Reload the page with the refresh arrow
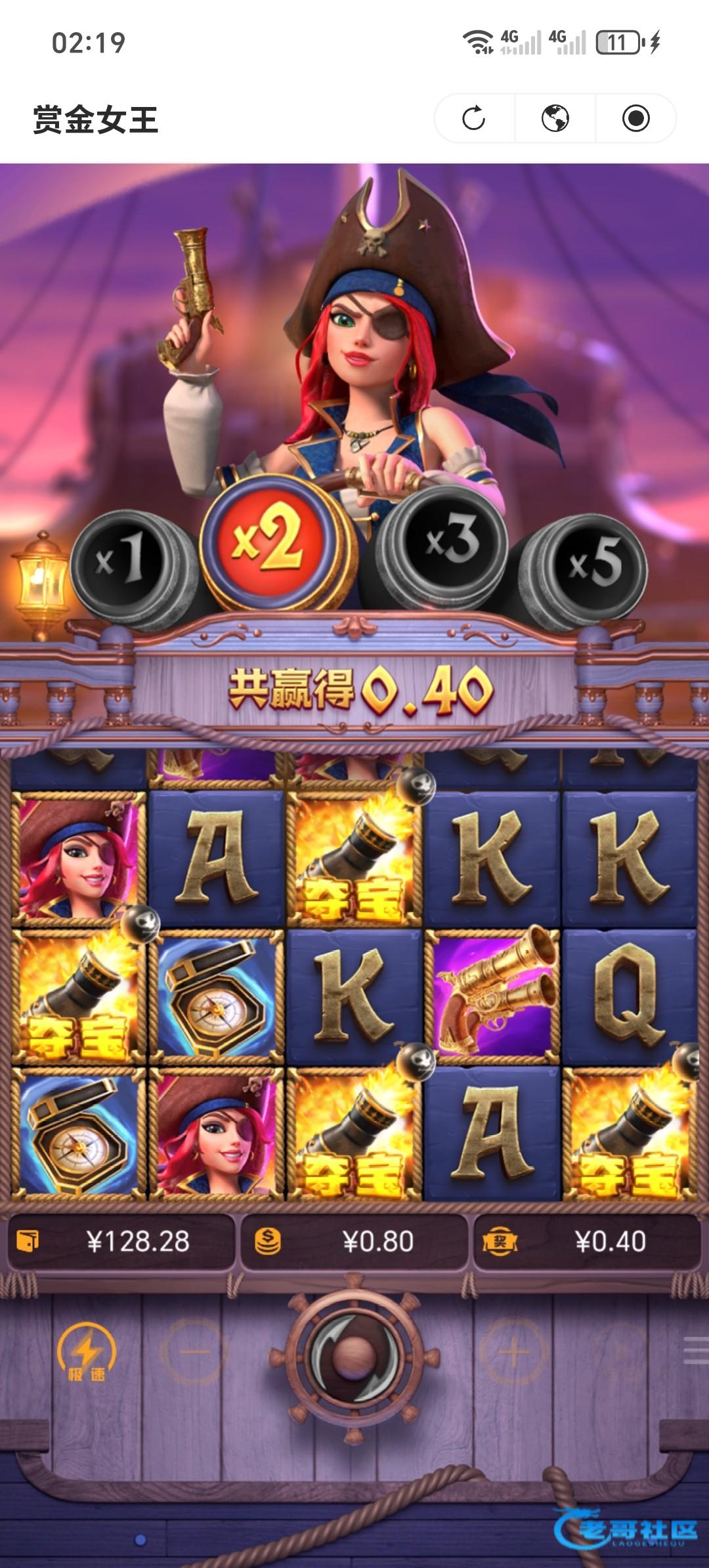 474,119
